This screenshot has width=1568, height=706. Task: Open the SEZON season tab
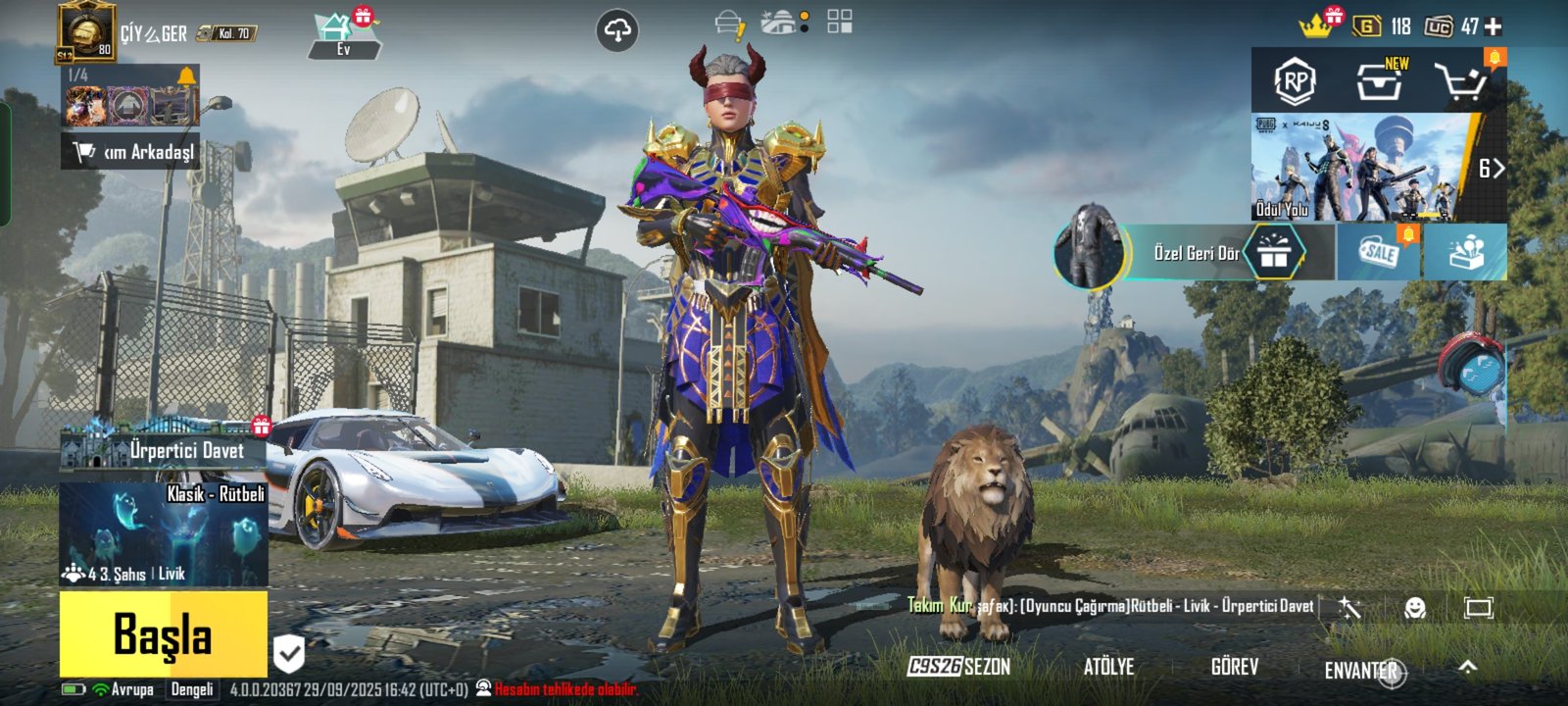pyautogui.click(x=958, y=667)
